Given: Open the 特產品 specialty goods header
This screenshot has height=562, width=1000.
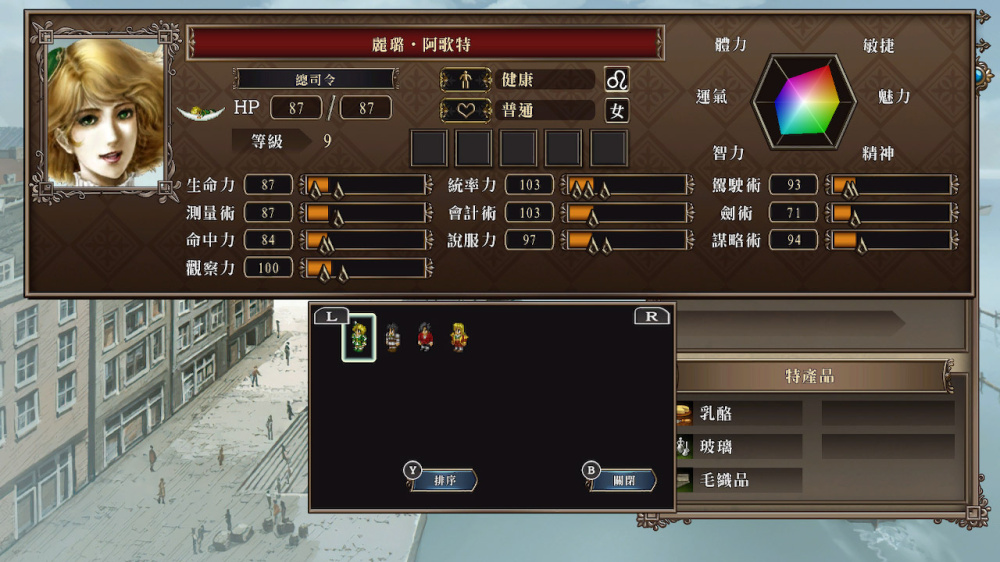Looking at the screenshot, I should [810, 376].
